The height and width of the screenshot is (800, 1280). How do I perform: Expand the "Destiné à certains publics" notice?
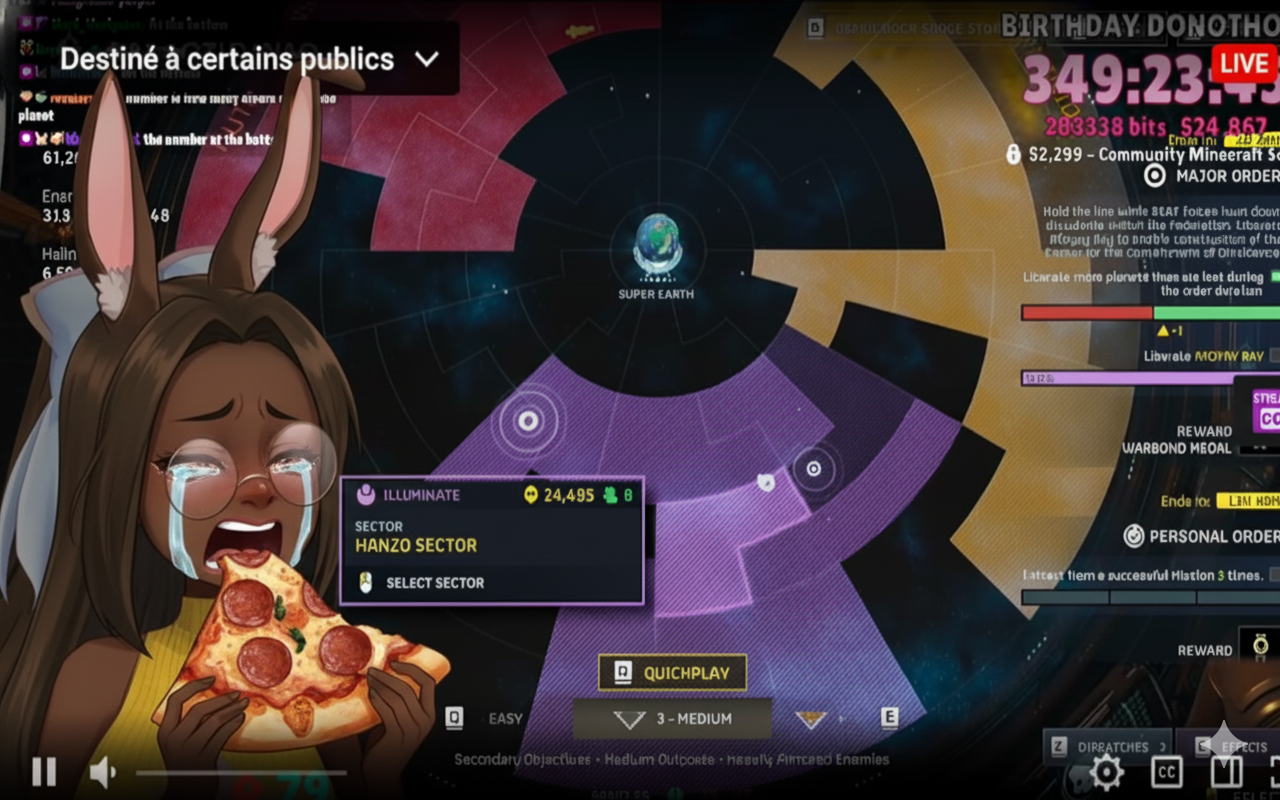coord(427,59)
